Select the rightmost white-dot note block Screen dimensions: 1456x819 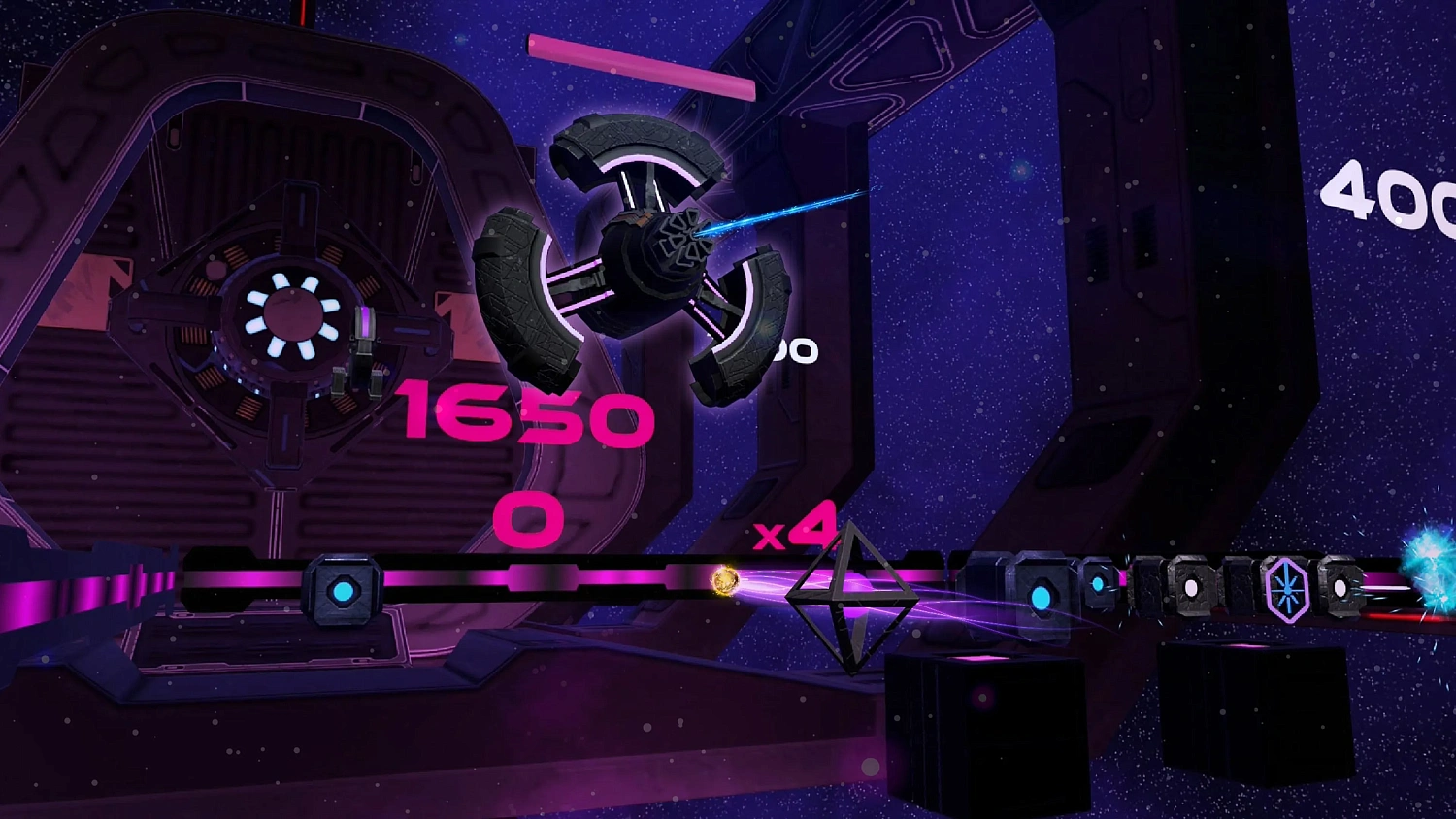(1341, 587)
